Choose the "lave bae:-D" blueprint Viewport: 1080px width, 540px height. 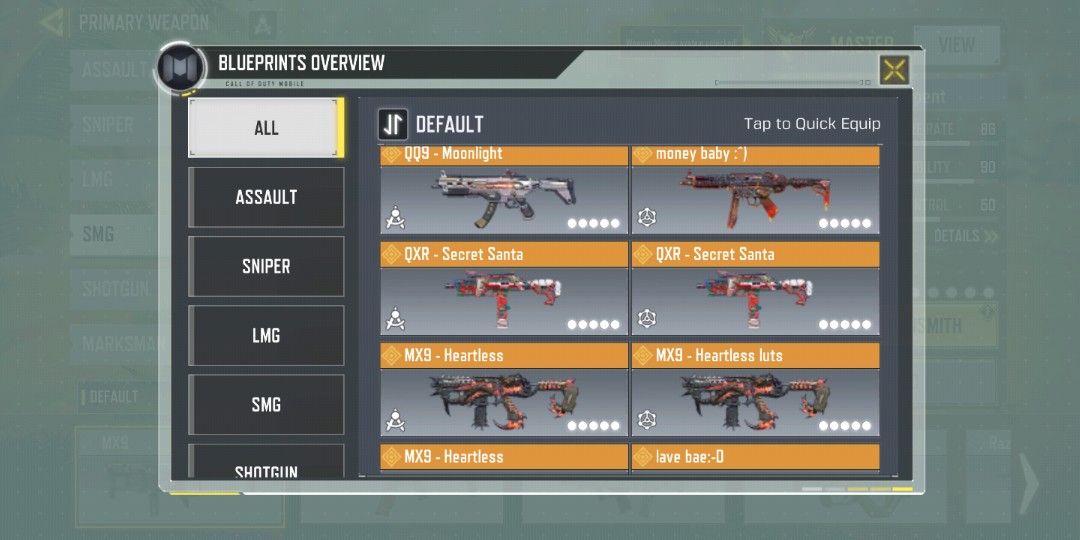coord(755,458)
